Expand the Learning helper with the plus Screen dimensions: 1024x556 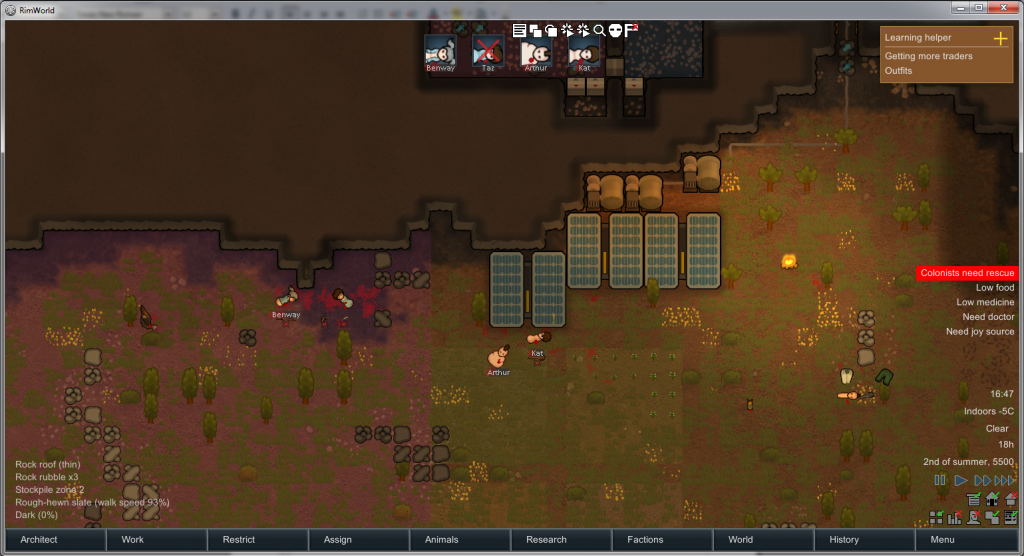point(999,38)
